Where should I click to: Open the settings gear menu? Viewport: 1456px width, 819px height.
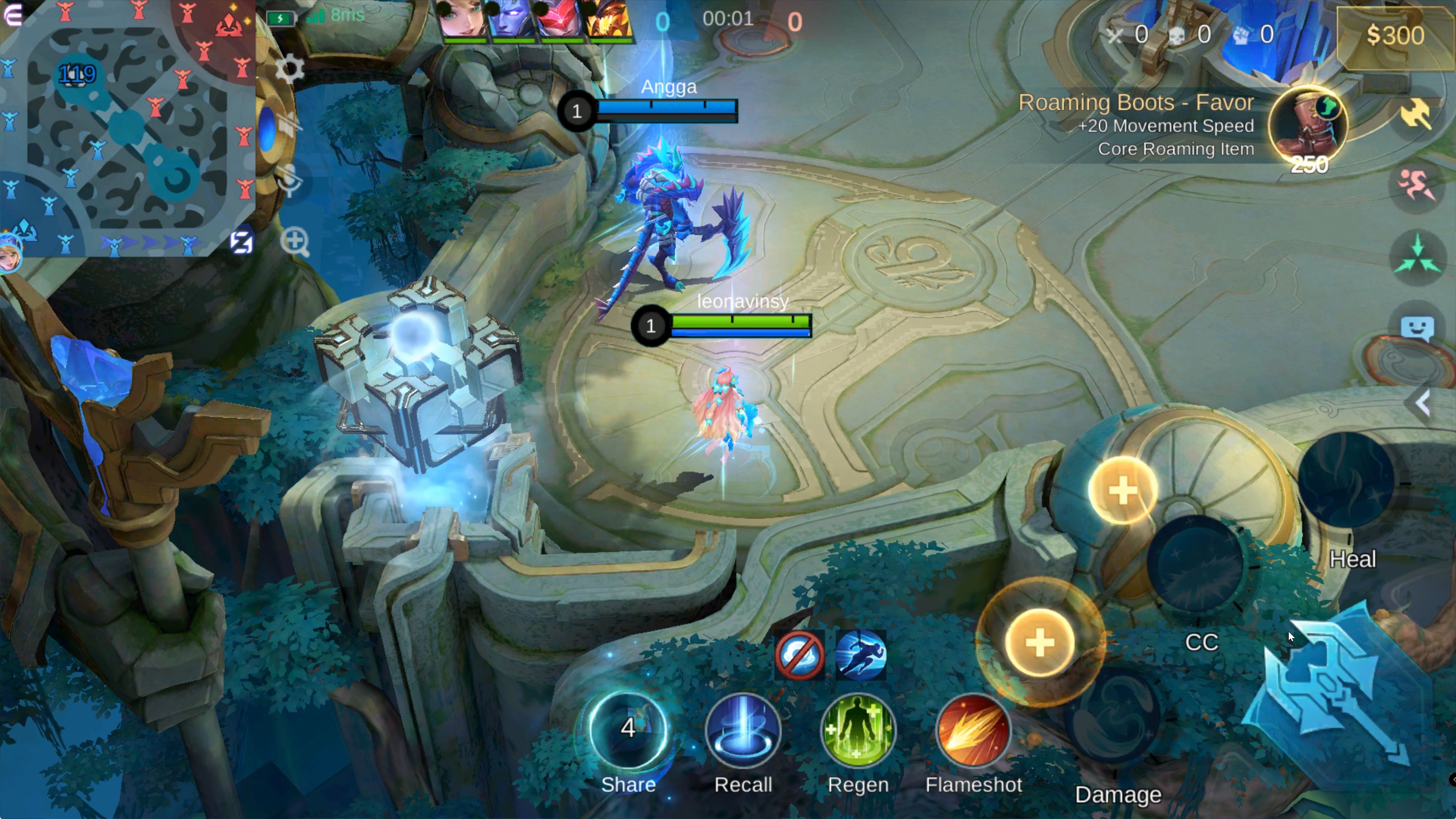coord(290,69)
